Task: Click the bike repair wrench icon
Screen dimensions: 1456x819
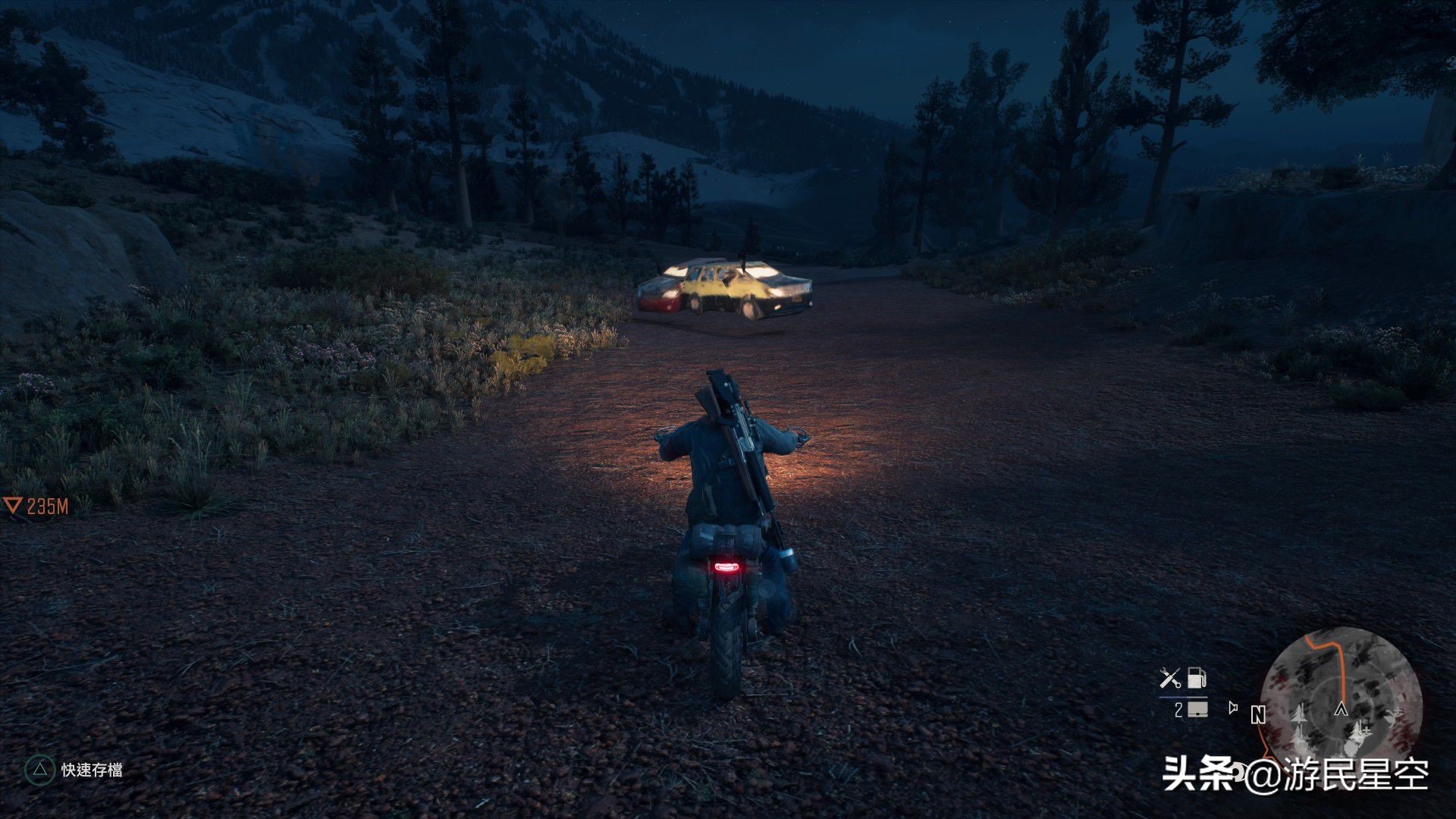Action: tap(1171, 678)
